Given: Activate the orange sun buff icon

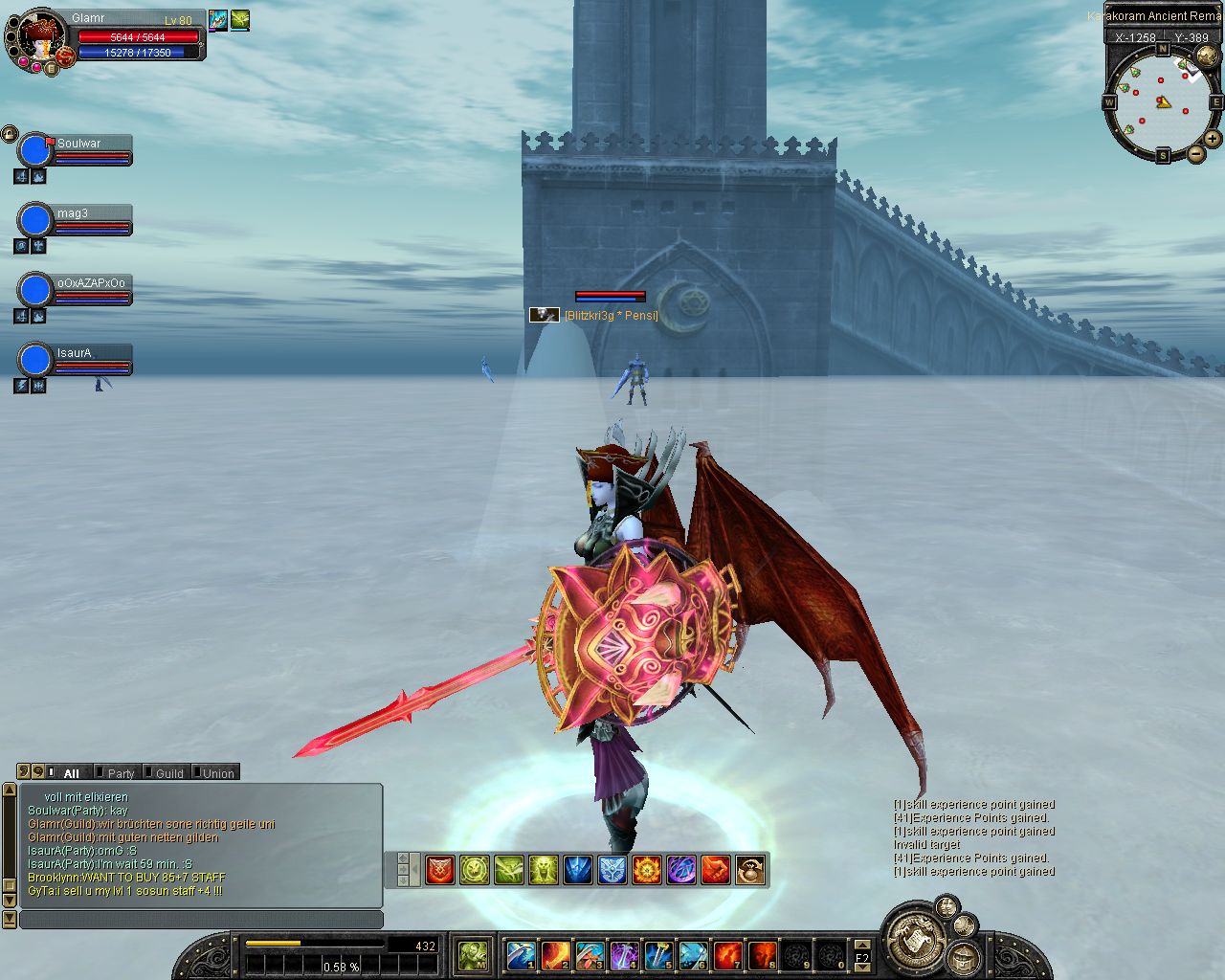Looking at the screenshot, I should pos(647,870).
